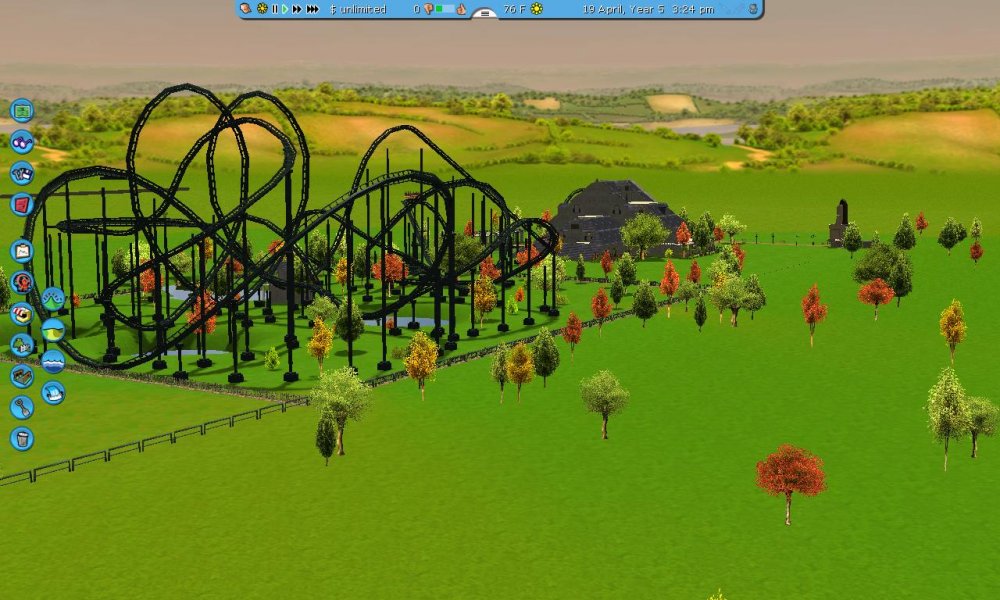The image size is (1000, 600).
Task: Open the roller coaster rides menu
Action: point(22,282)
